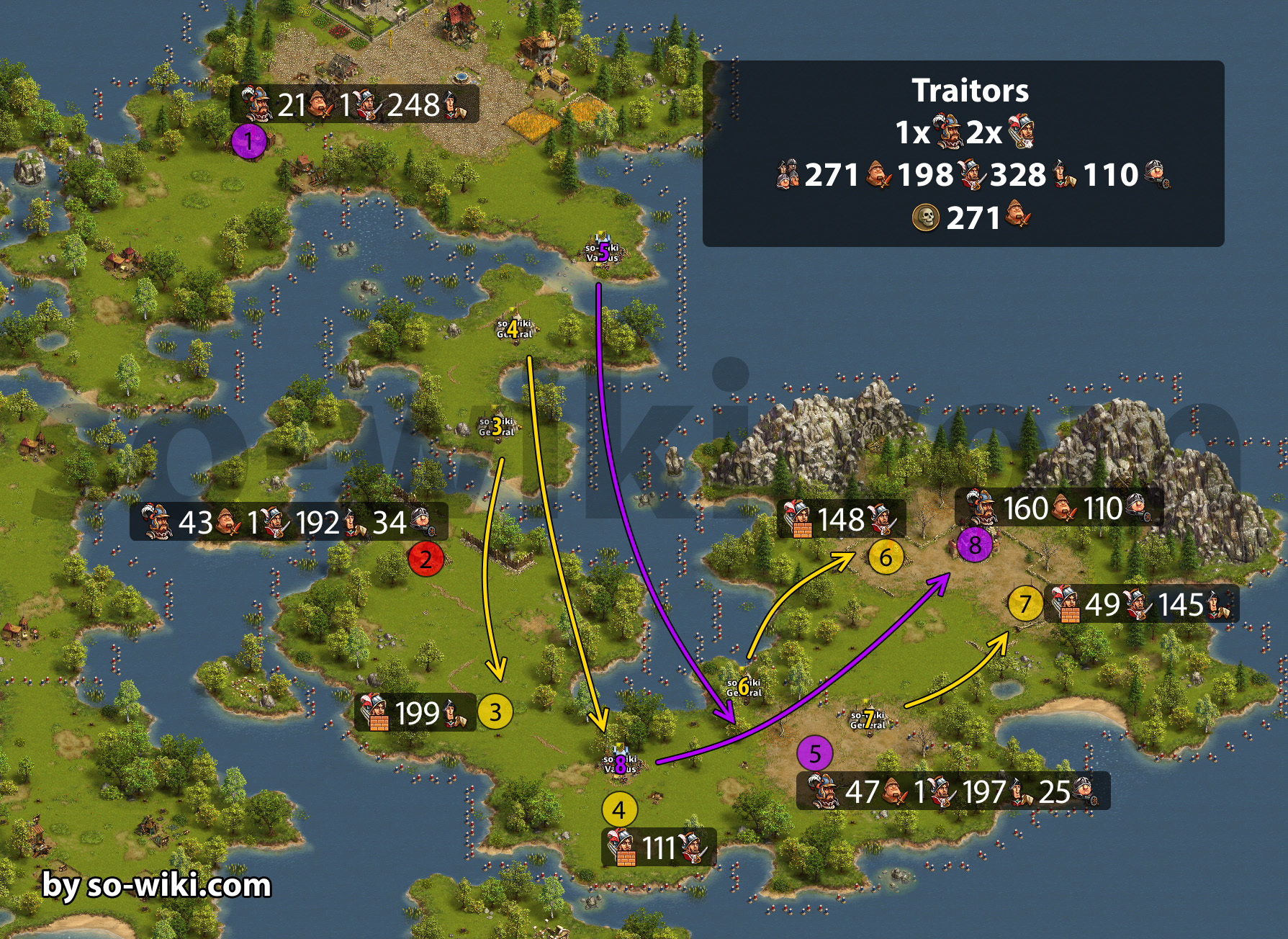
Task: Select the so-wiki Varus 8 position marker
Action: (620, 763)
